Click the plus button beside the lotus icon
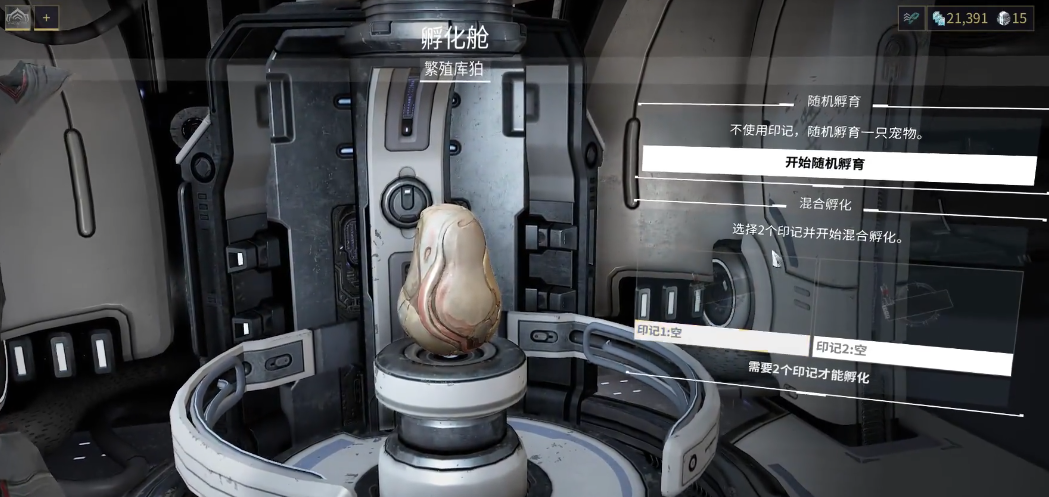 pos(45,18)
